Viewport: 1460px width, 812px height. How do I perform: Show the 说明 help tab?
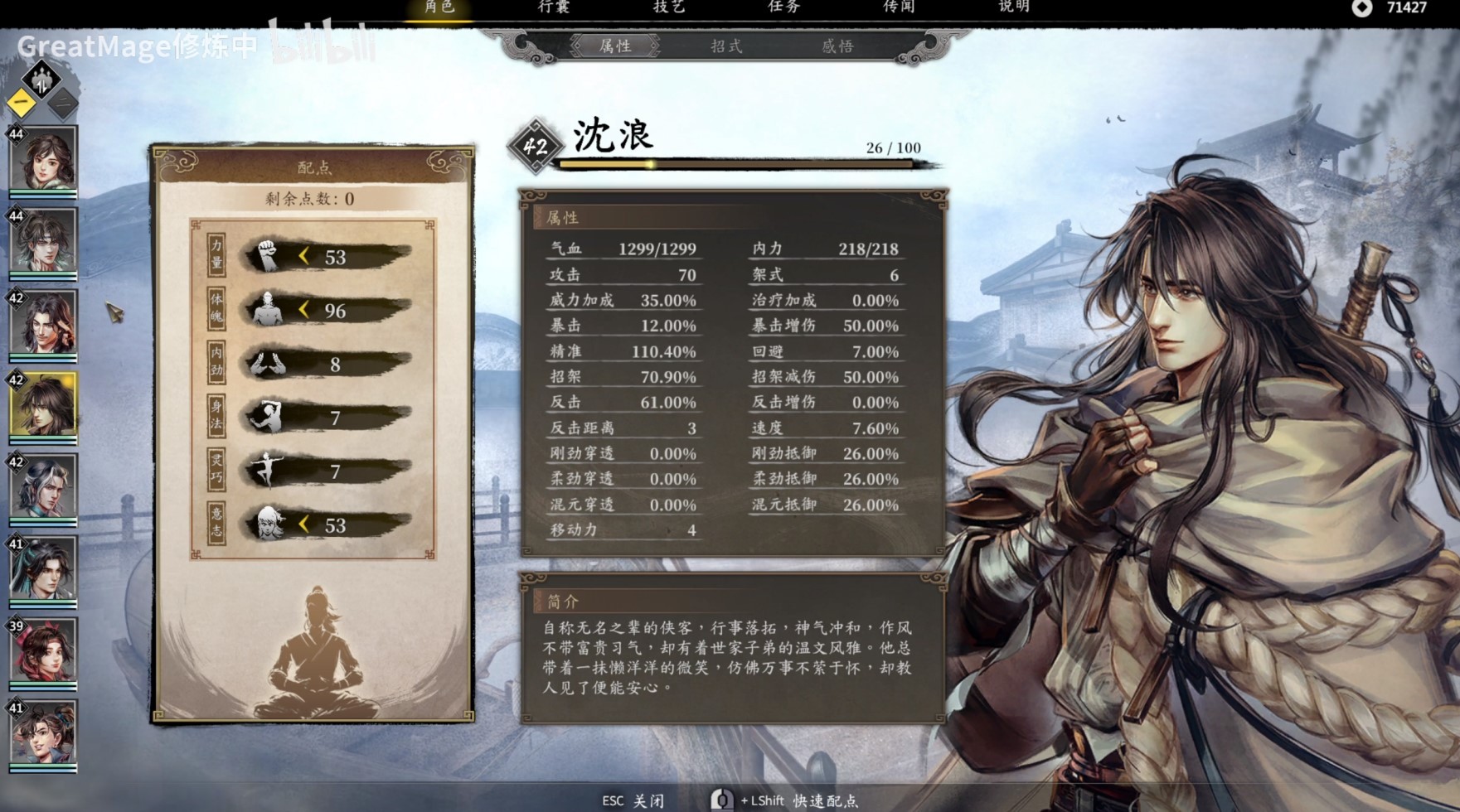1014,7
